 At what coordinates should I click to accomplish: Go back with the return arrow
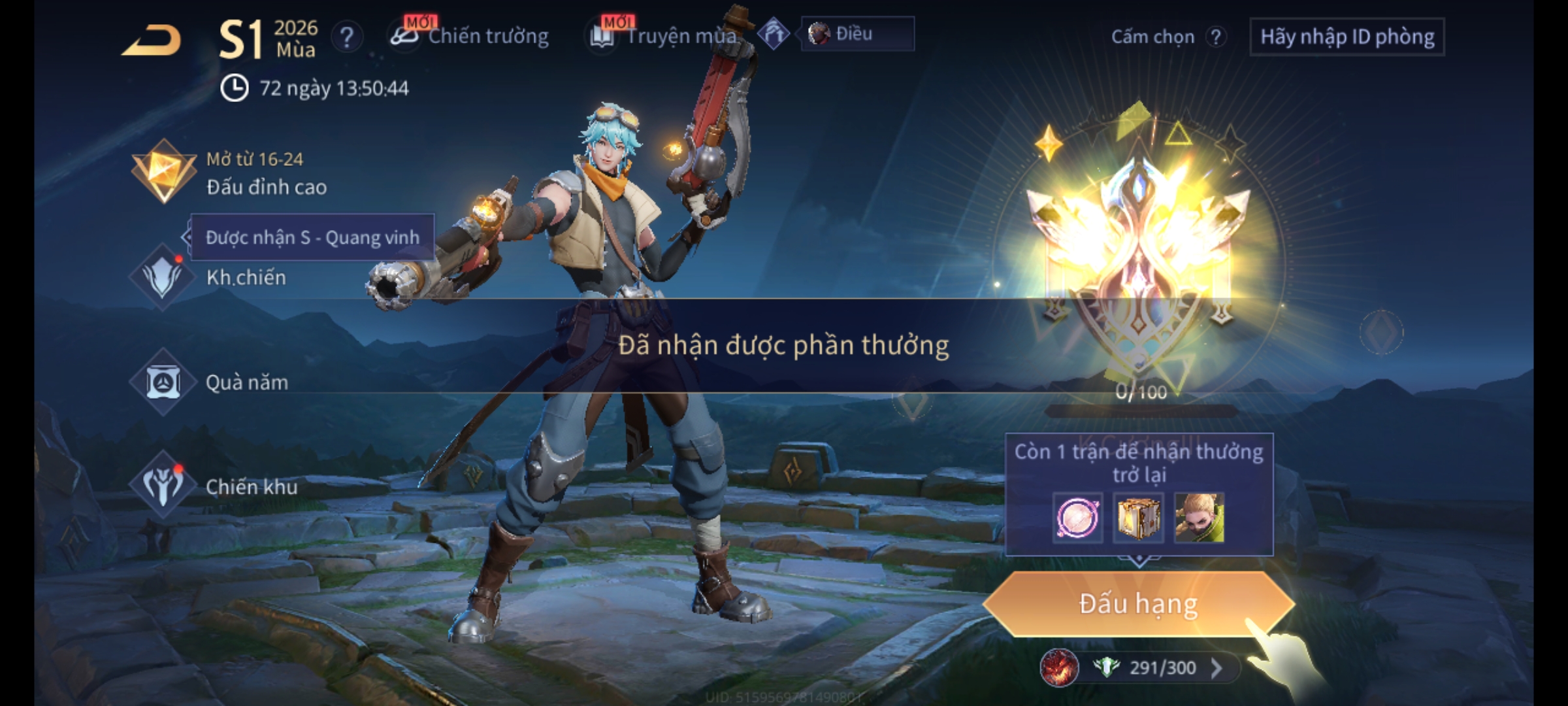tap(152, 41)
